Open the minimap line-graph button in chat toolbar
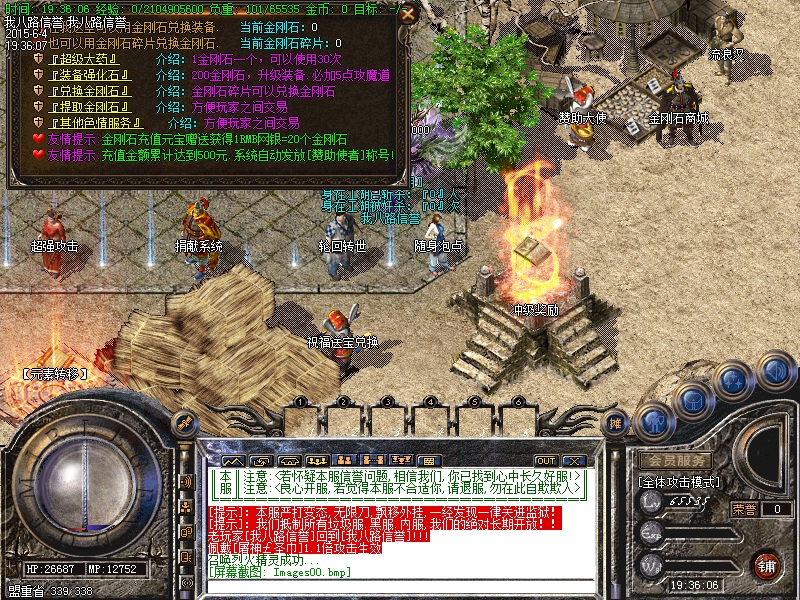The image size is (800, 600). 232,460
